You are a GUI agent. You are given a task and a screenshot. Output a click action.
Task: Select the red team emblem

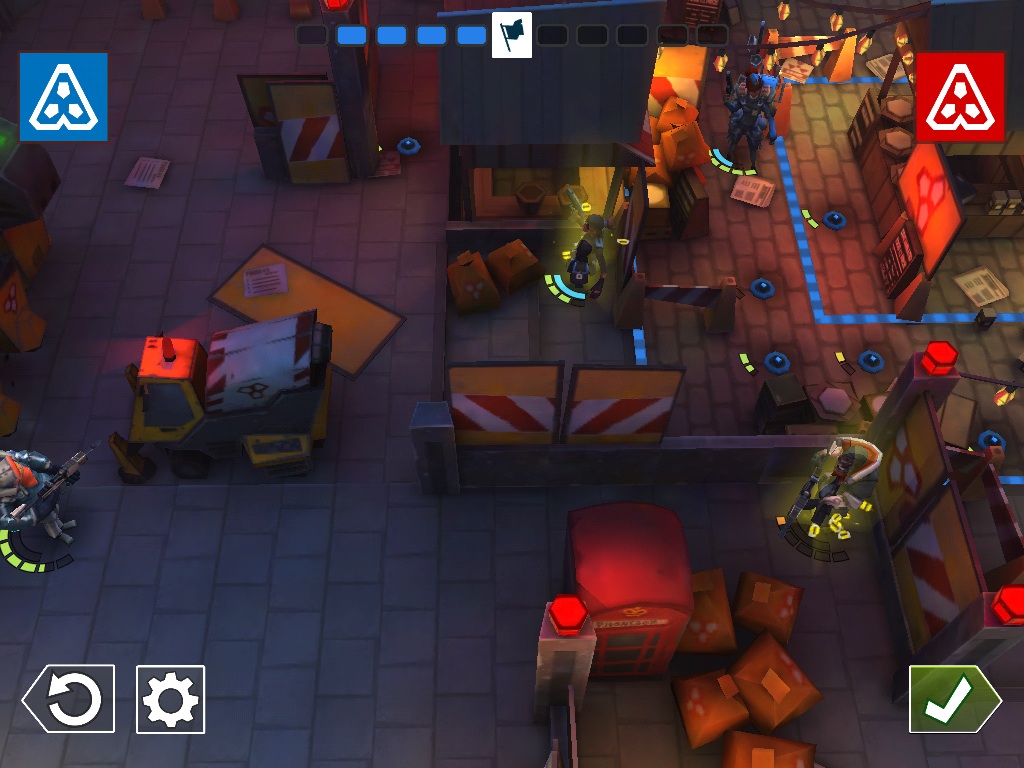tap(959, 97)
